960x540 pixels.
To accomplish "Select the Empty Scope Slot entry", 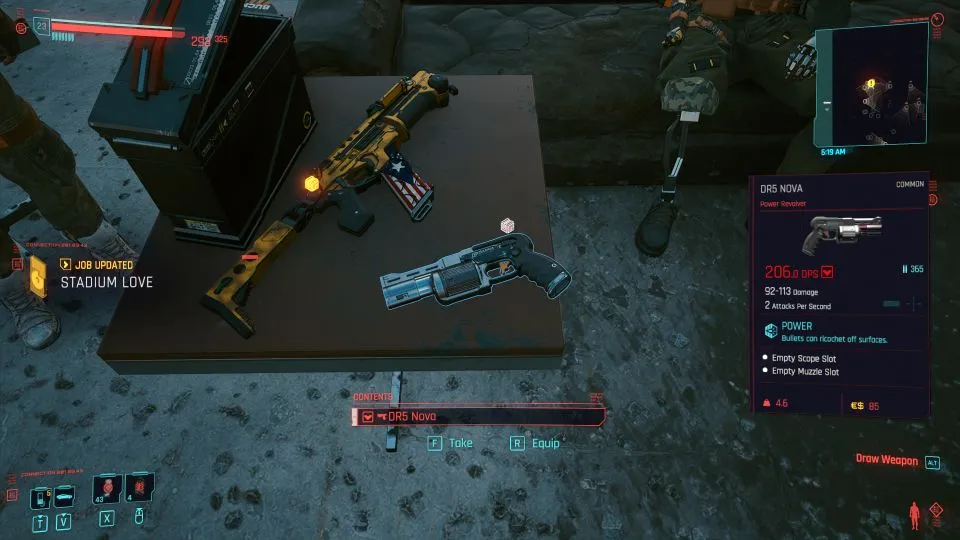I will [803, 357].
